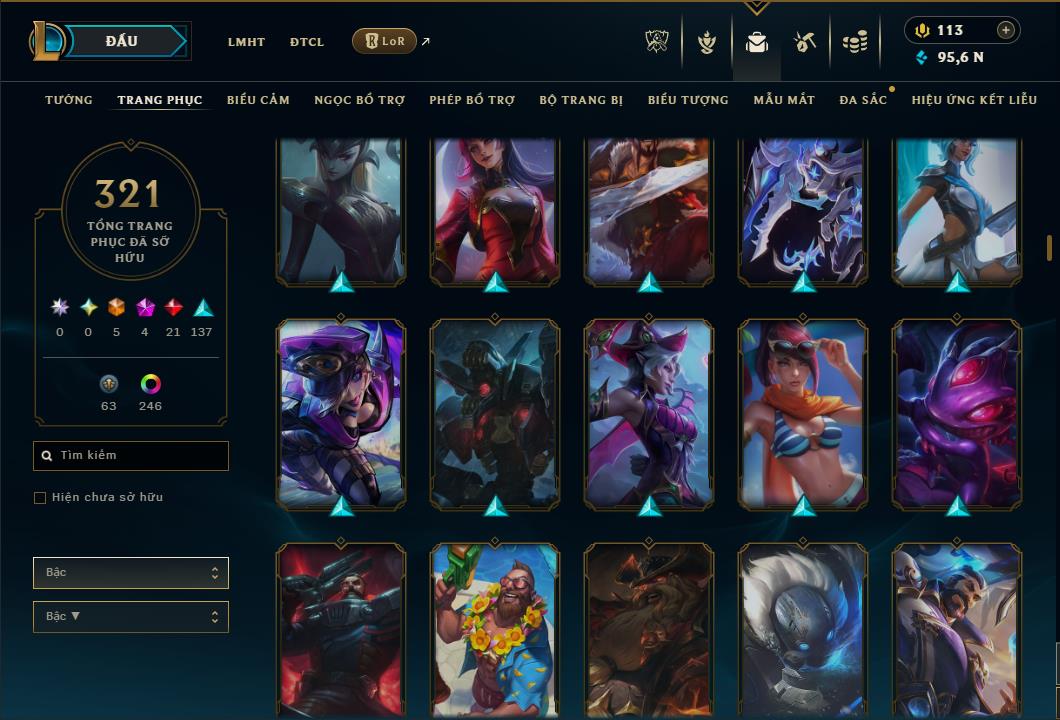This screenshot has width=1060, height=720.
Task: Click the plus button to buy RP
Action: 1005,30
